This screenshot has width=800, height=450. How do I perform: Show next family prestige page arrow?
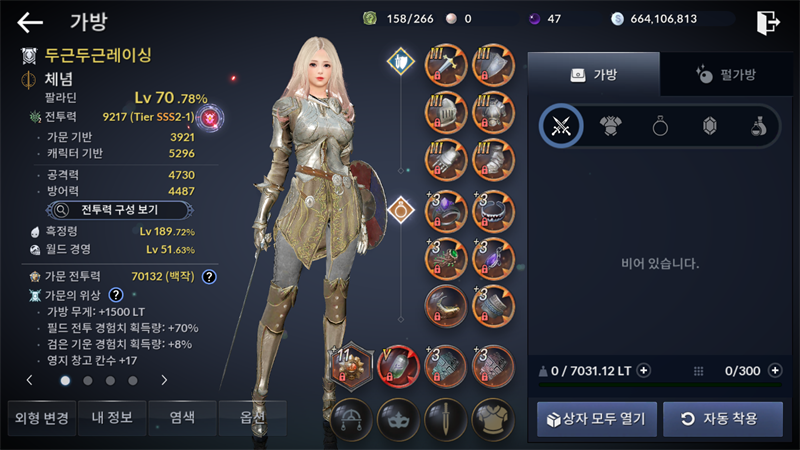164,380
